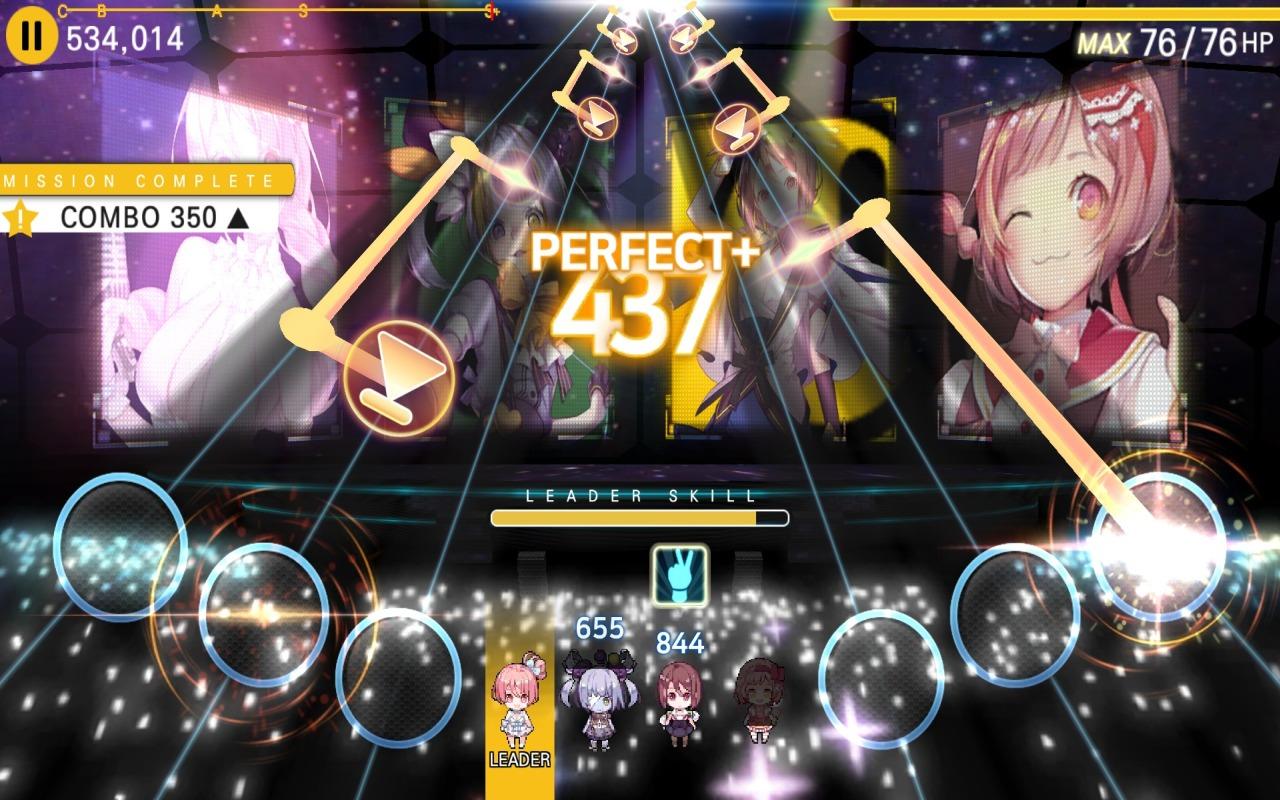Tap the golden arrow note marker

pos(400,376)
